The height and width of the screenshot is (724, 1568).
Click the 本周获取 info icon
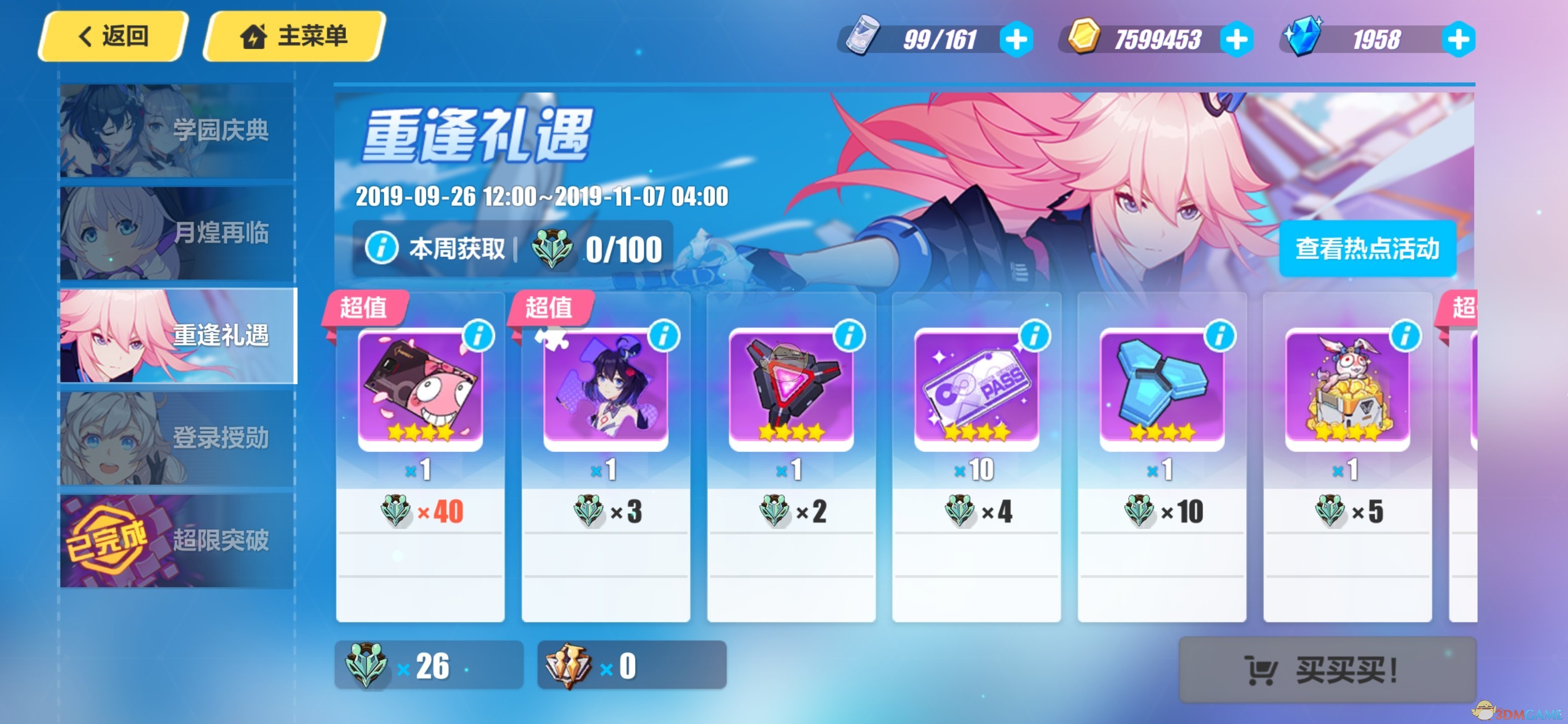click(381, 248)
